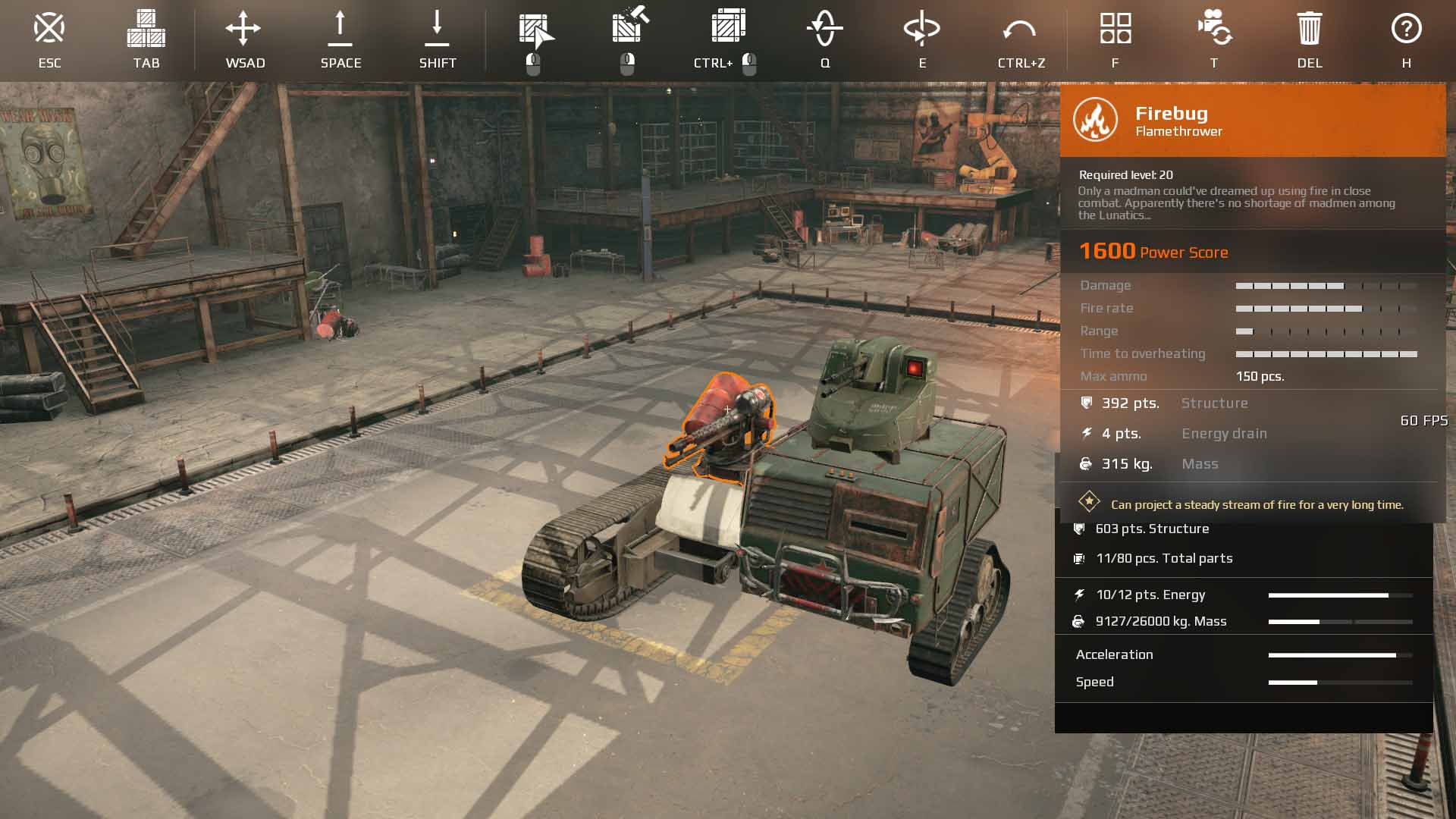Activate the hammer dismount part tool
1456x819 pixels.
click(x=629, y=27)
